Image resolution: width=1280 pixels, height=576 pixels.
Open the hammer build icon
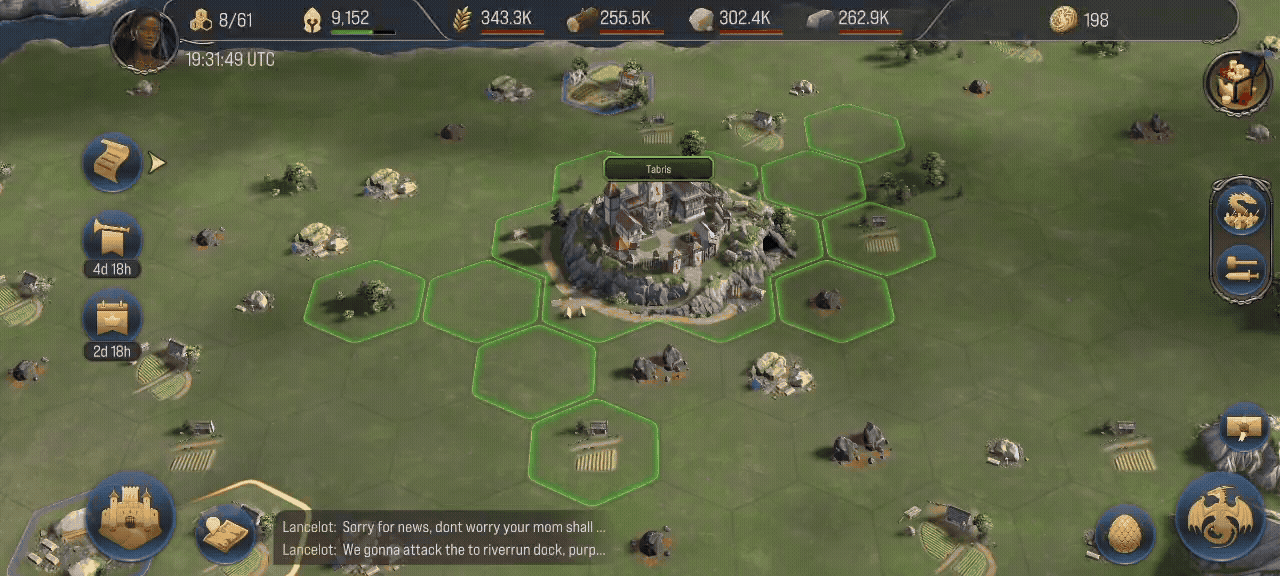click(x=1240, y=269)
